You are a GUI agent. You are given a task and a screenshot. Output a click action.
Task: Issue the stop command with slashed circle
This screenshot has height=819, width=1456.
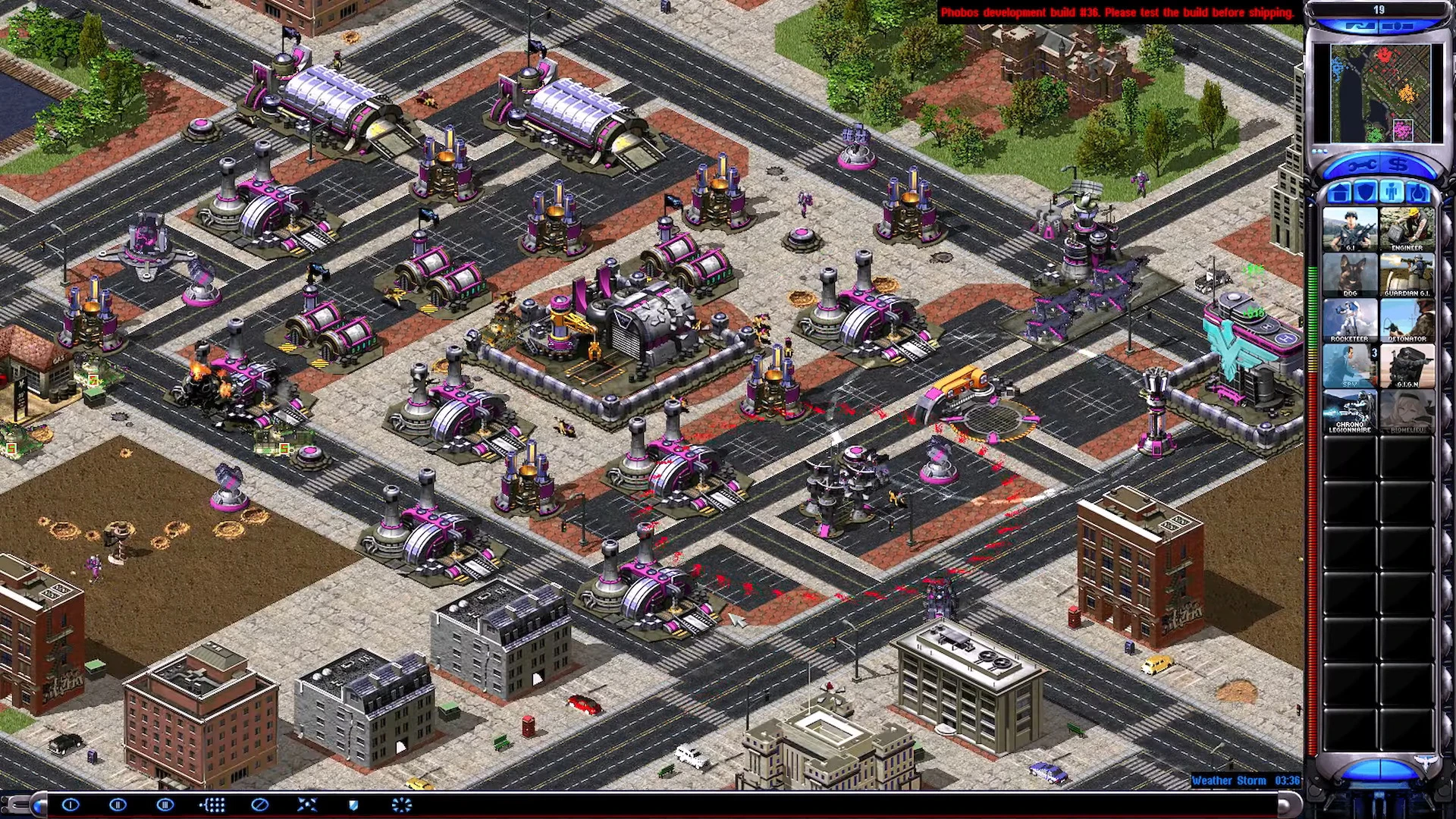point(259,805)
